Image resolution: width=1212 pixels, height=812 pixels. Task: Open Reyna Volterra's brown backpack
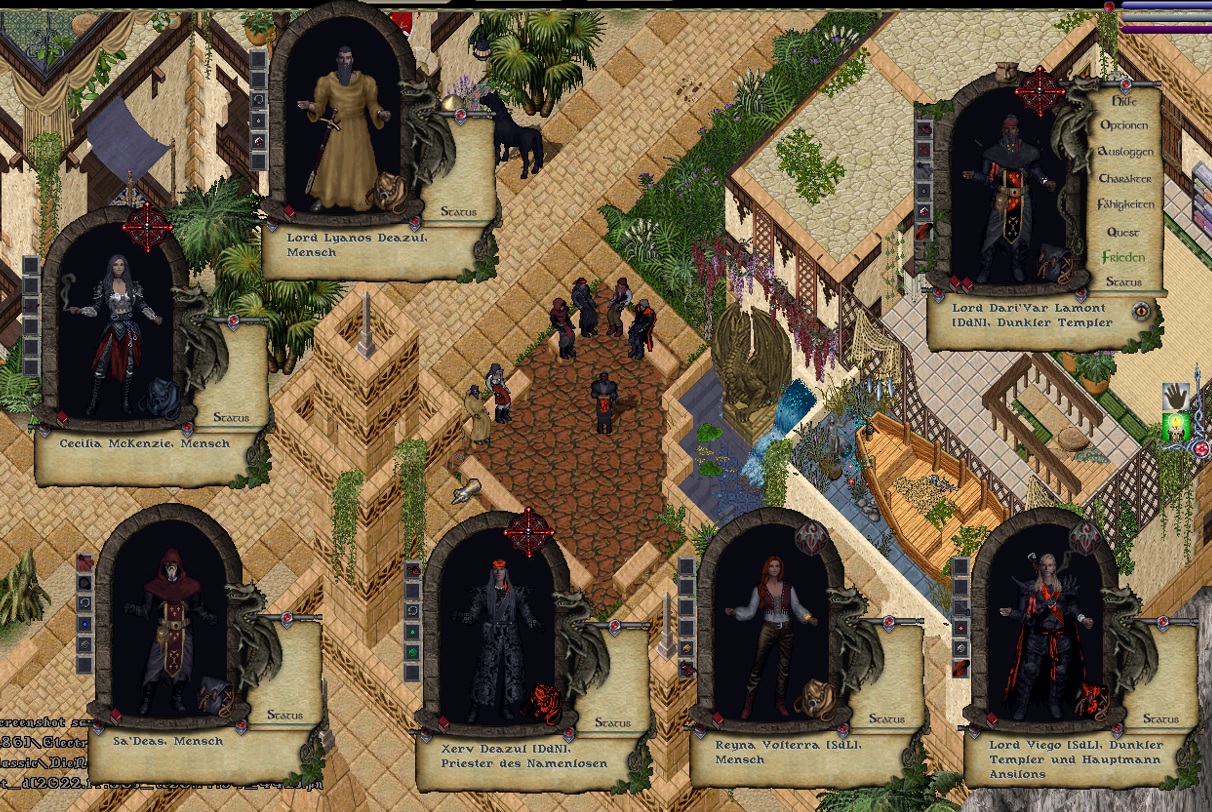tap(812, 697)
